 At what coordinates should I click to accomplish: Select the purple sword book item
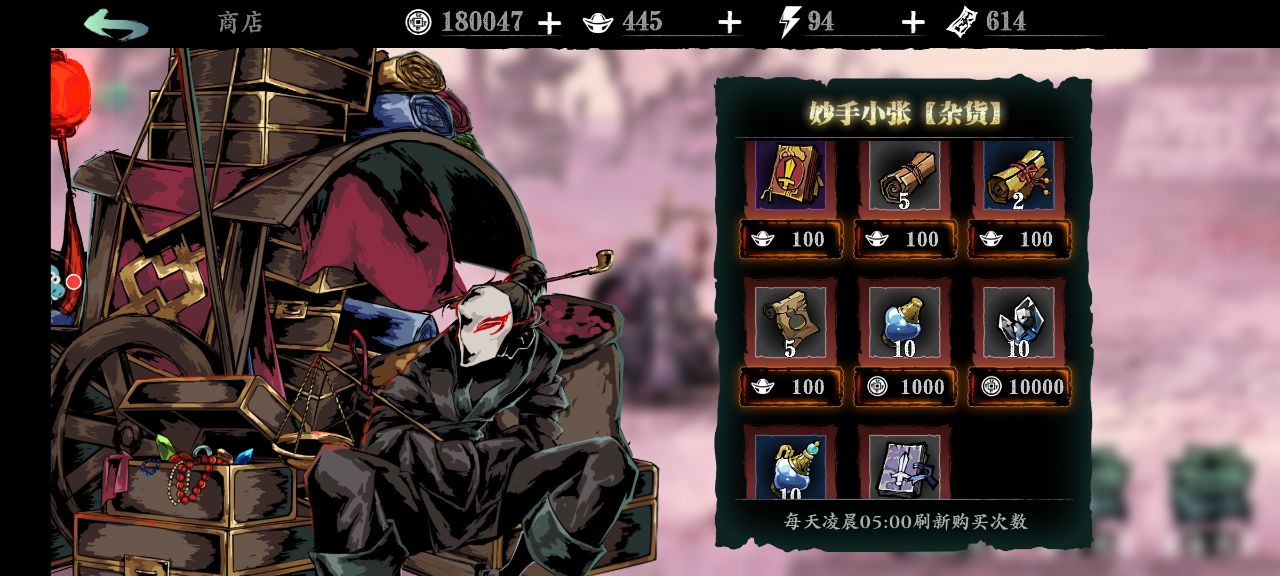pyautogui.click(x=904, y=466)
